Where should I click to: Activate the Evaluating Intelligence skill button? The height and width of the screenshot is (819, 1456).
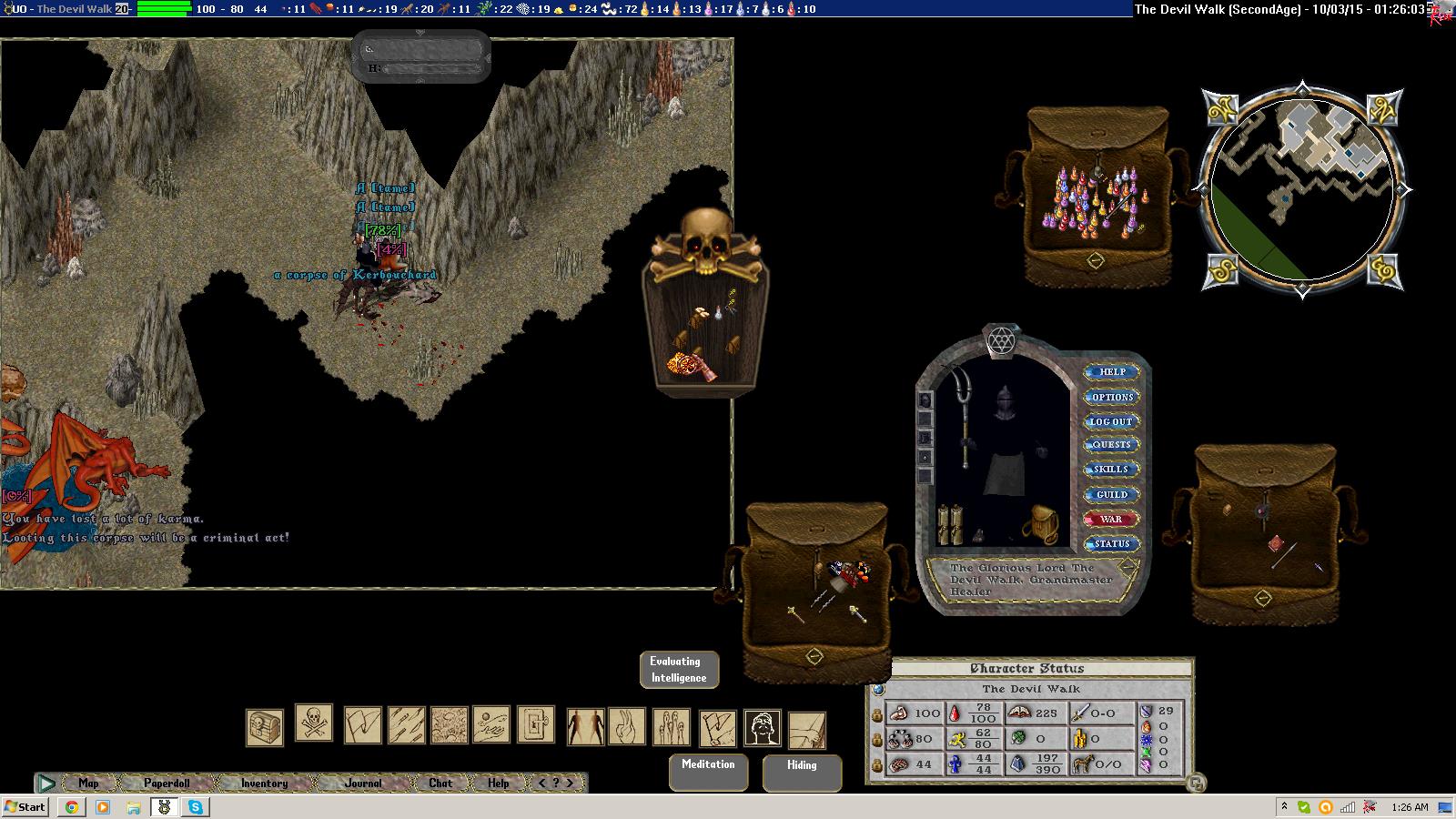coord(679,670)
